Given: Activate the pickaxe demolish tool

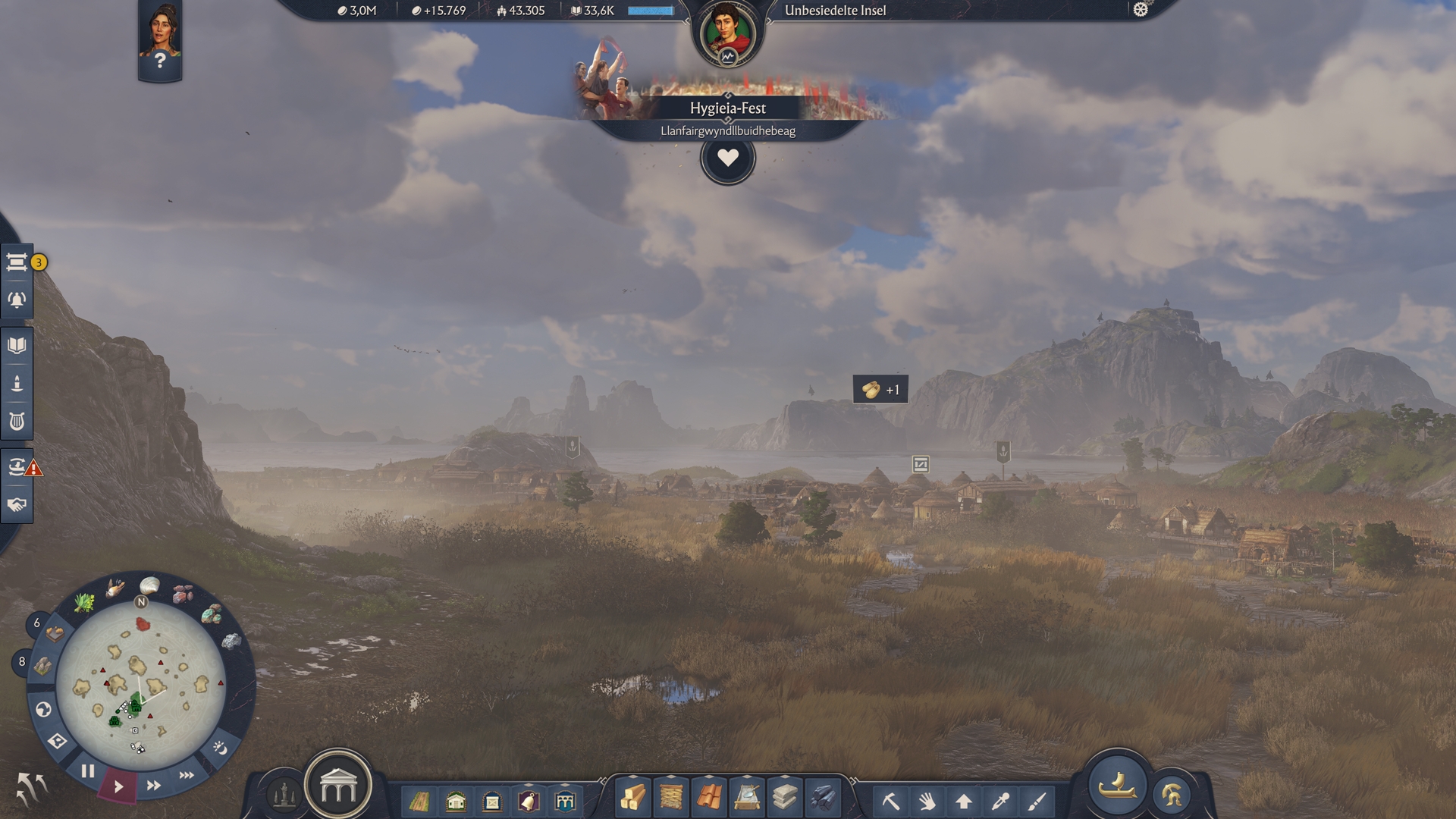Looking at the screenshot, I should [x=891, y=801].
